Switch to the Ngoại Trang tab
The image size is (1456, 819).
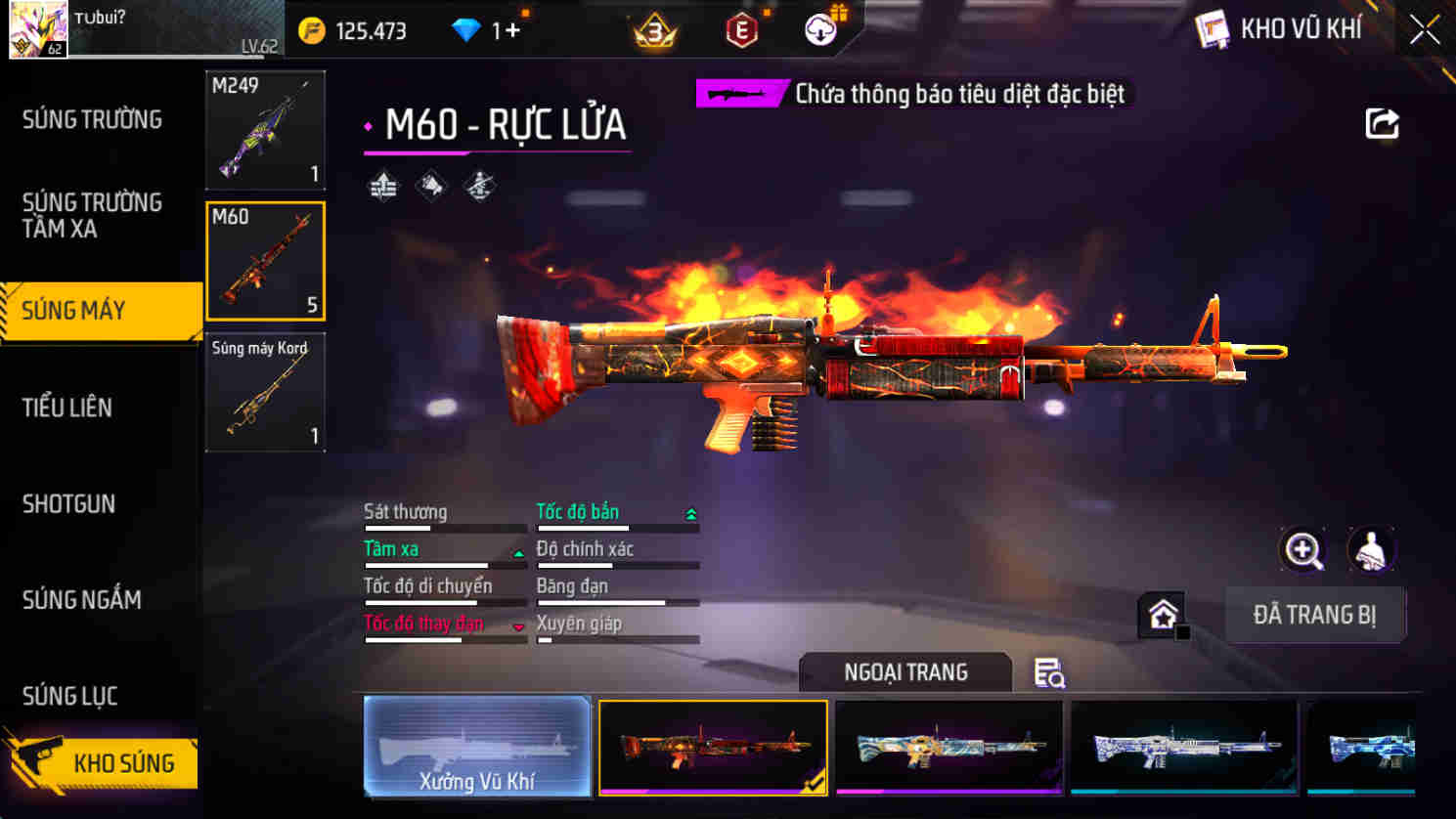[x=904, y=671]
